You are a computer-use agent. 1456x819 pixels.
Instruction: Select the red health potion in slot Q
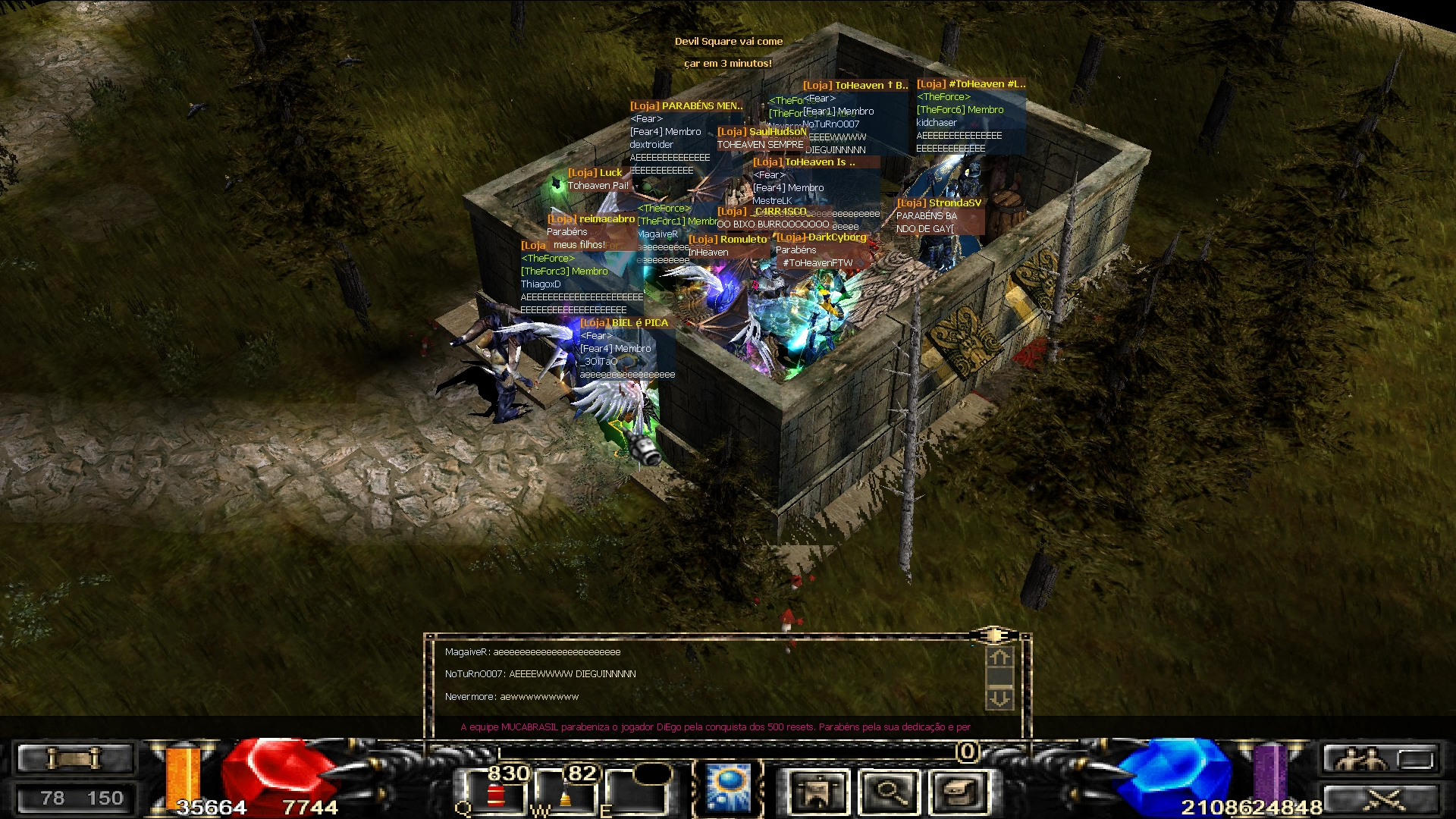tap(497, 795)
